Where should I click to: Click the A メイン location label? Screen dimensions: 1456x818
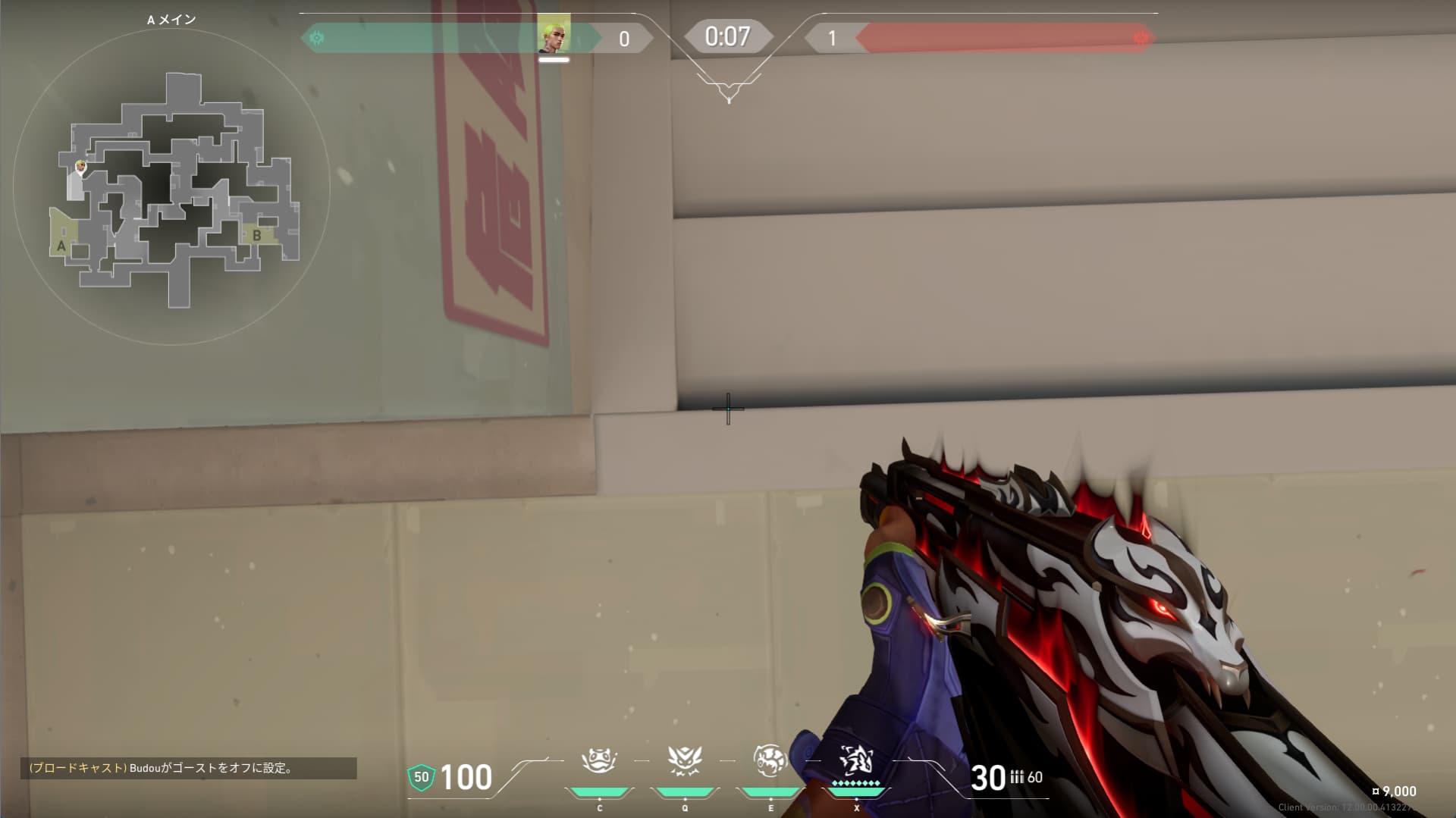click(173, 20)
